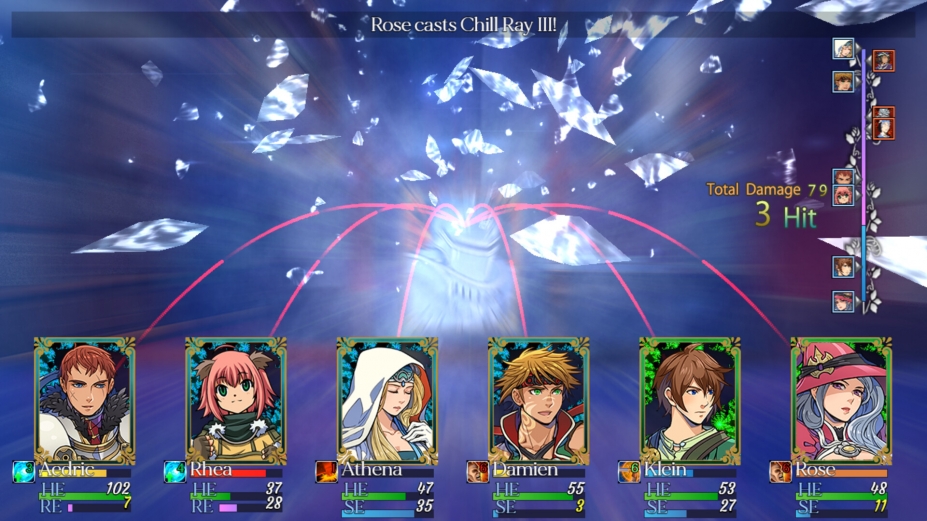This screenshot has height=521, width=927.
Task: Select Klein's portrait card
Action: click(690, 400)
